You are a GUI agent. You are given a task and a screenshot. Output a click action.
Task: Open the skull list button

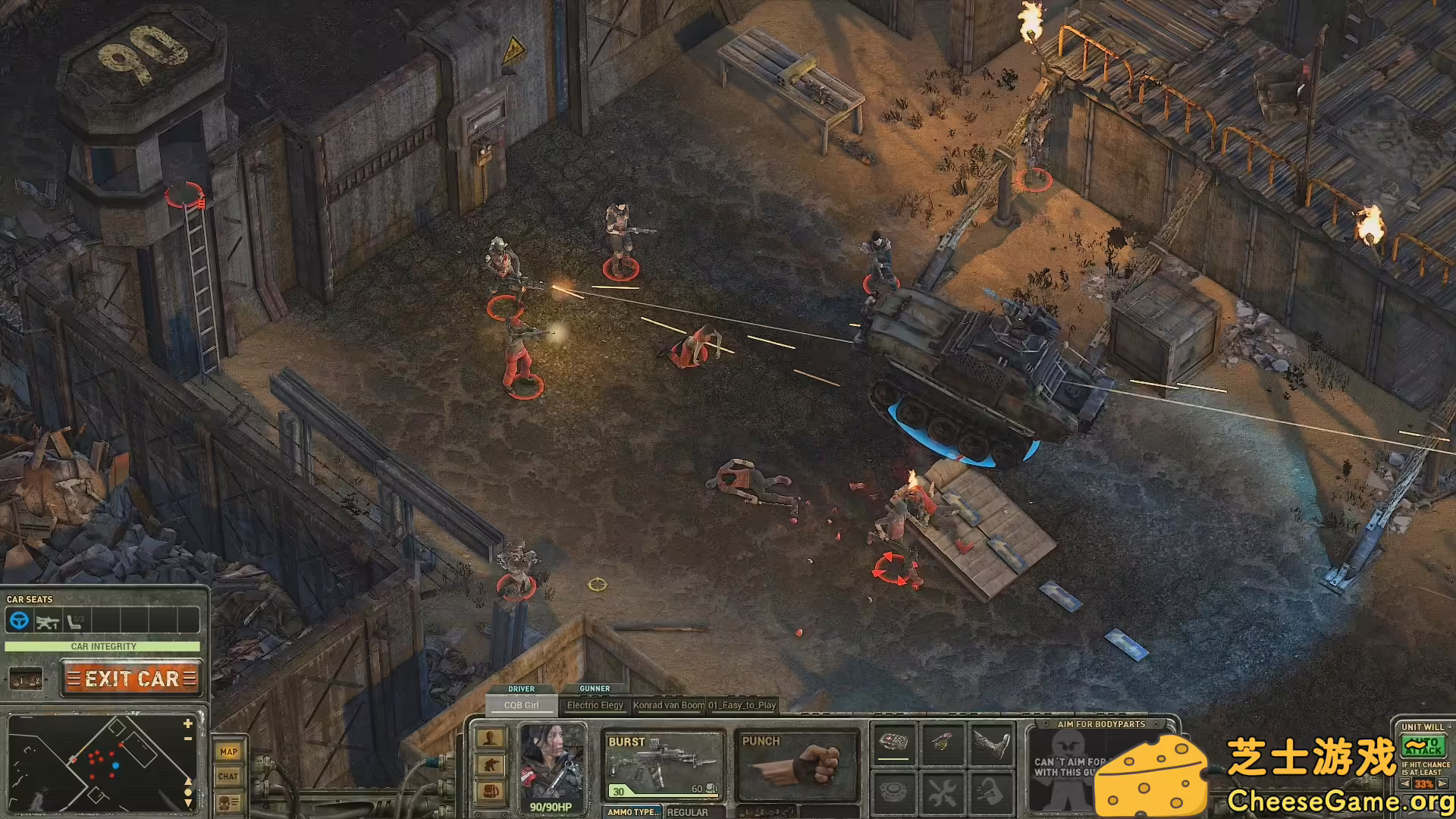tap(228, 802)
